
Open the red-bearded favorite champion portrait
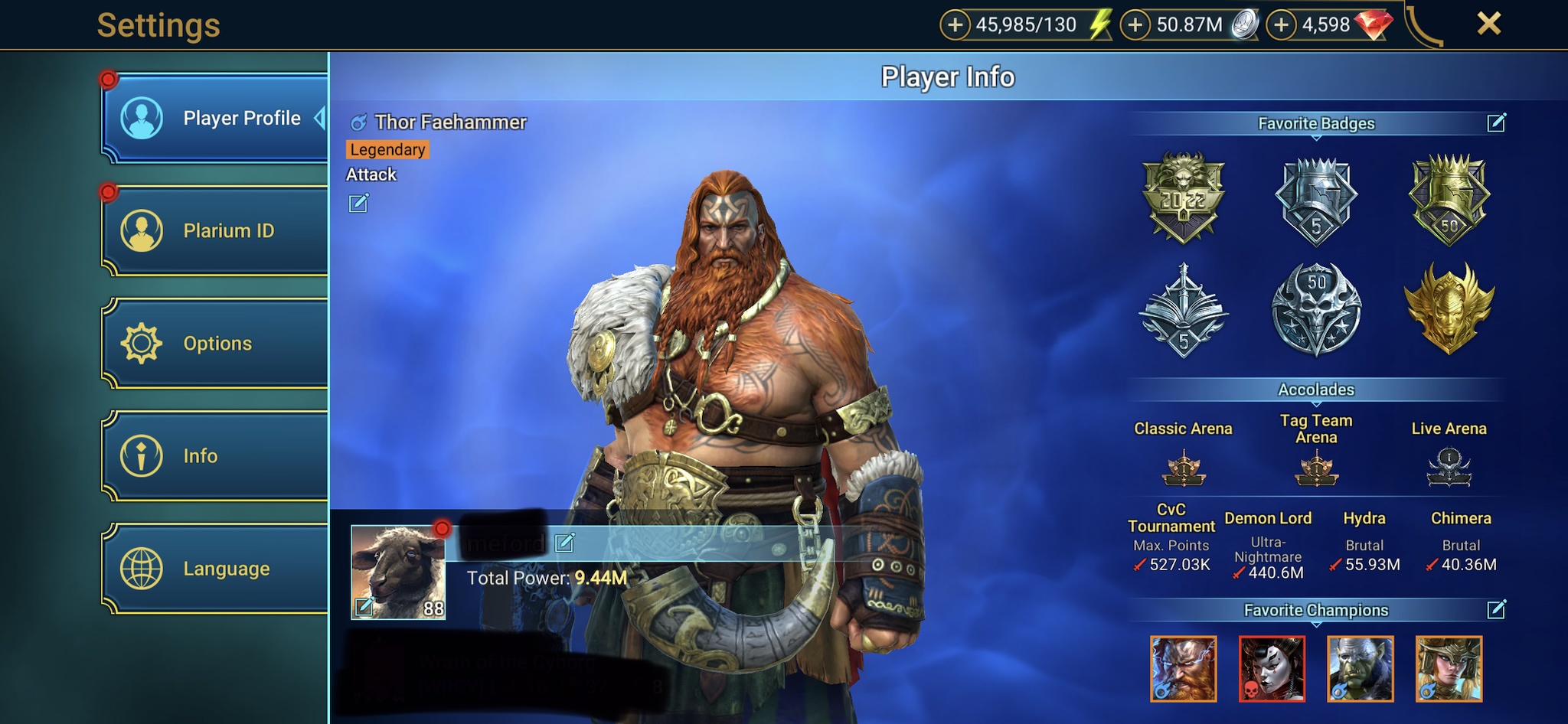1183,669
